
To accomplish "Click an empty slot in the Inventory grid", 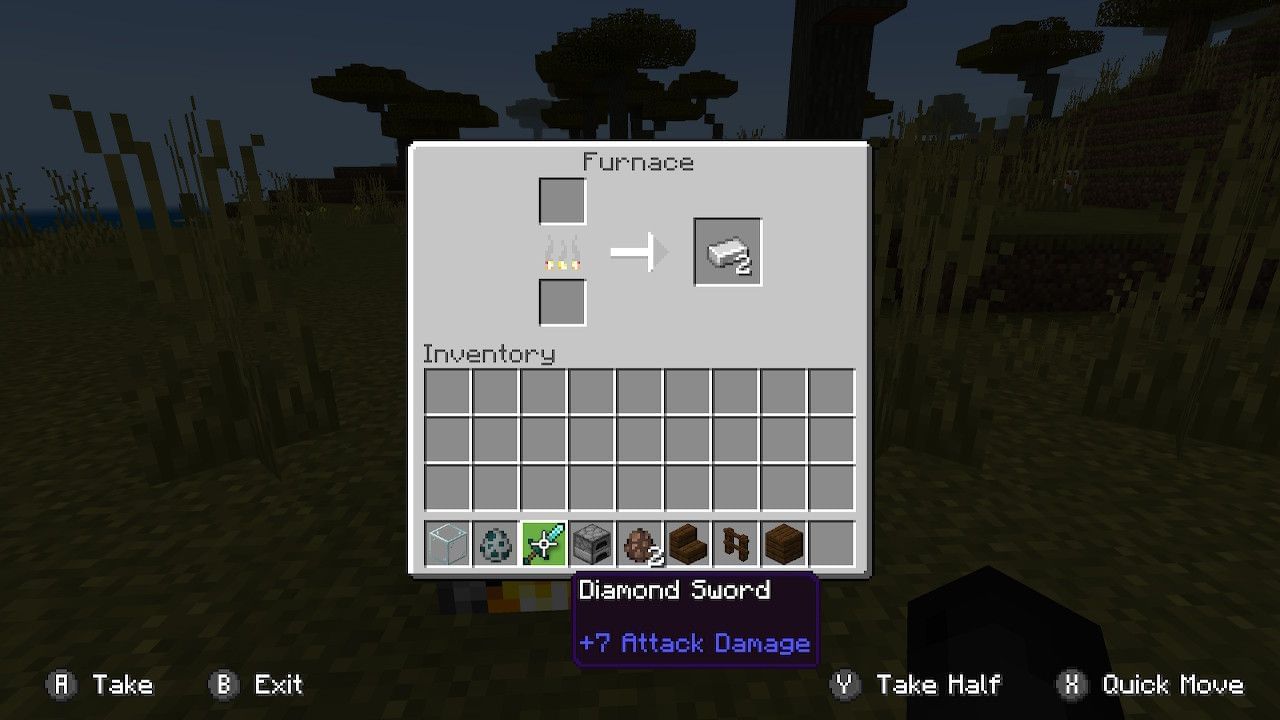I will [x=639, y=442].
